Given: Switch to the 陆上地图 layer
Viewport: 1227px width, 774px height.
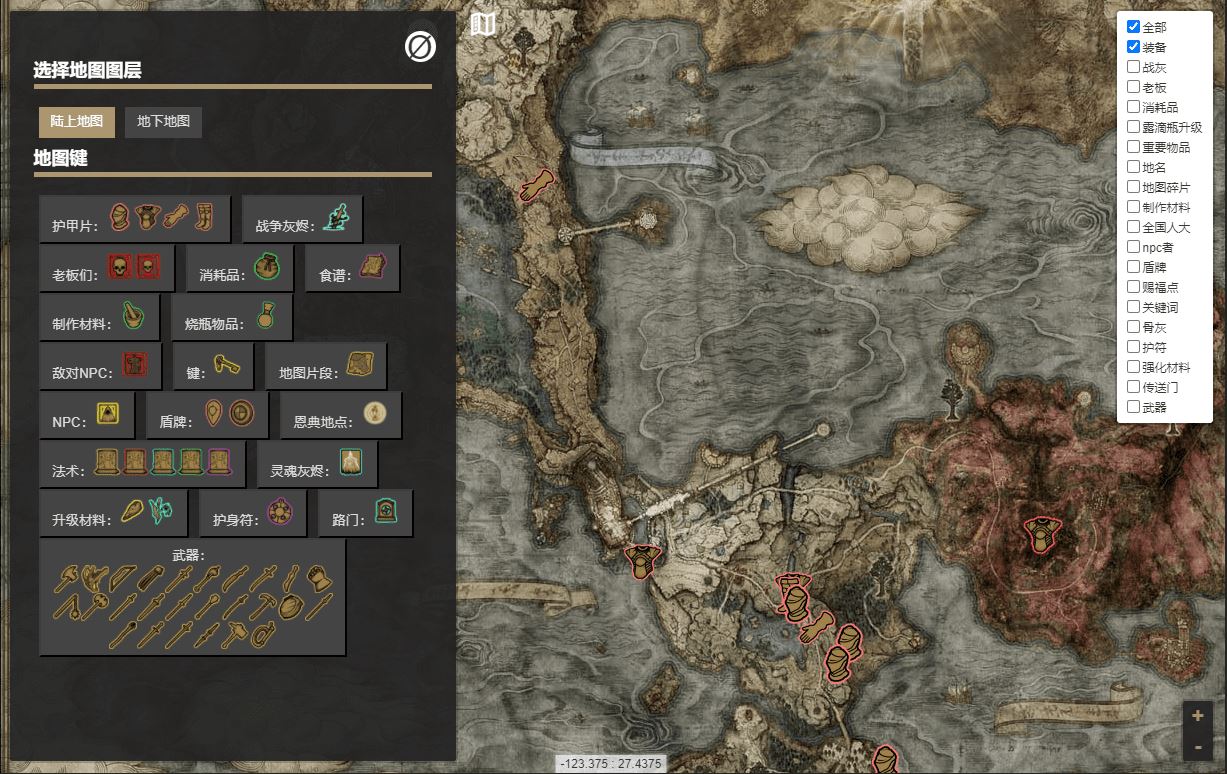Looking at the screenshot, I should click(x=77, y=122).
